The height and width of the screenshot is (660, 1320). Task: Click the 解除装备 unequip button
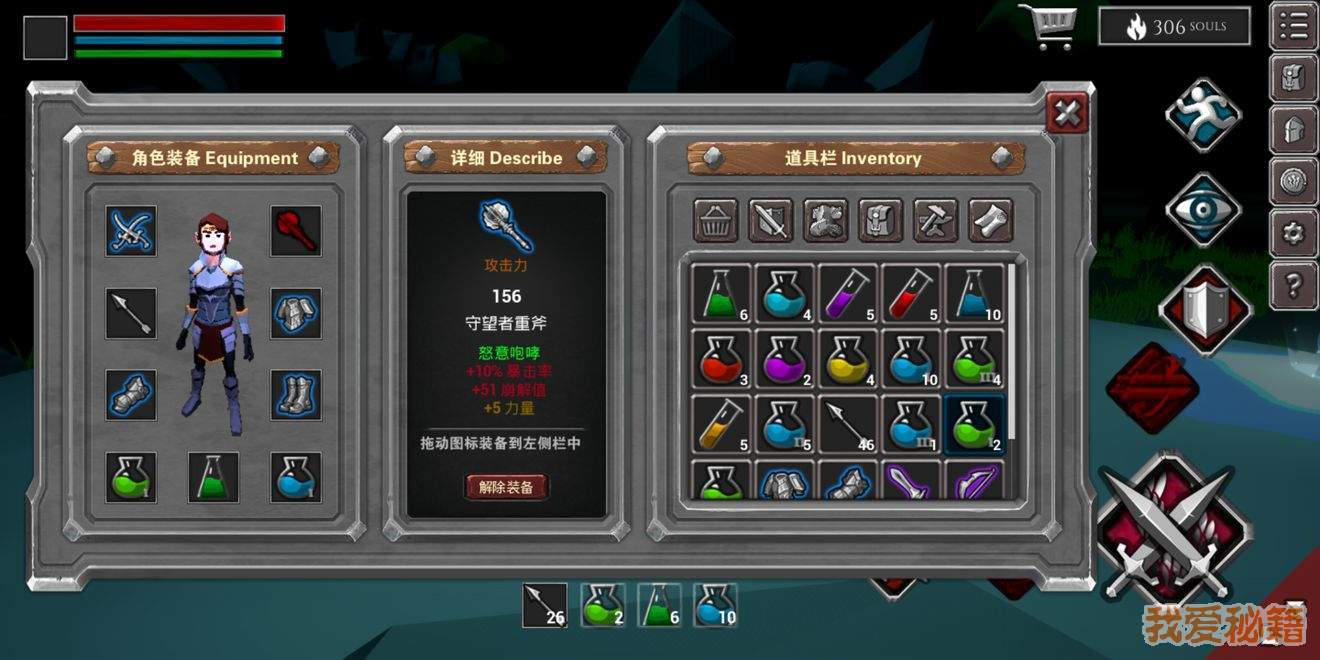(x=506, y=487)
